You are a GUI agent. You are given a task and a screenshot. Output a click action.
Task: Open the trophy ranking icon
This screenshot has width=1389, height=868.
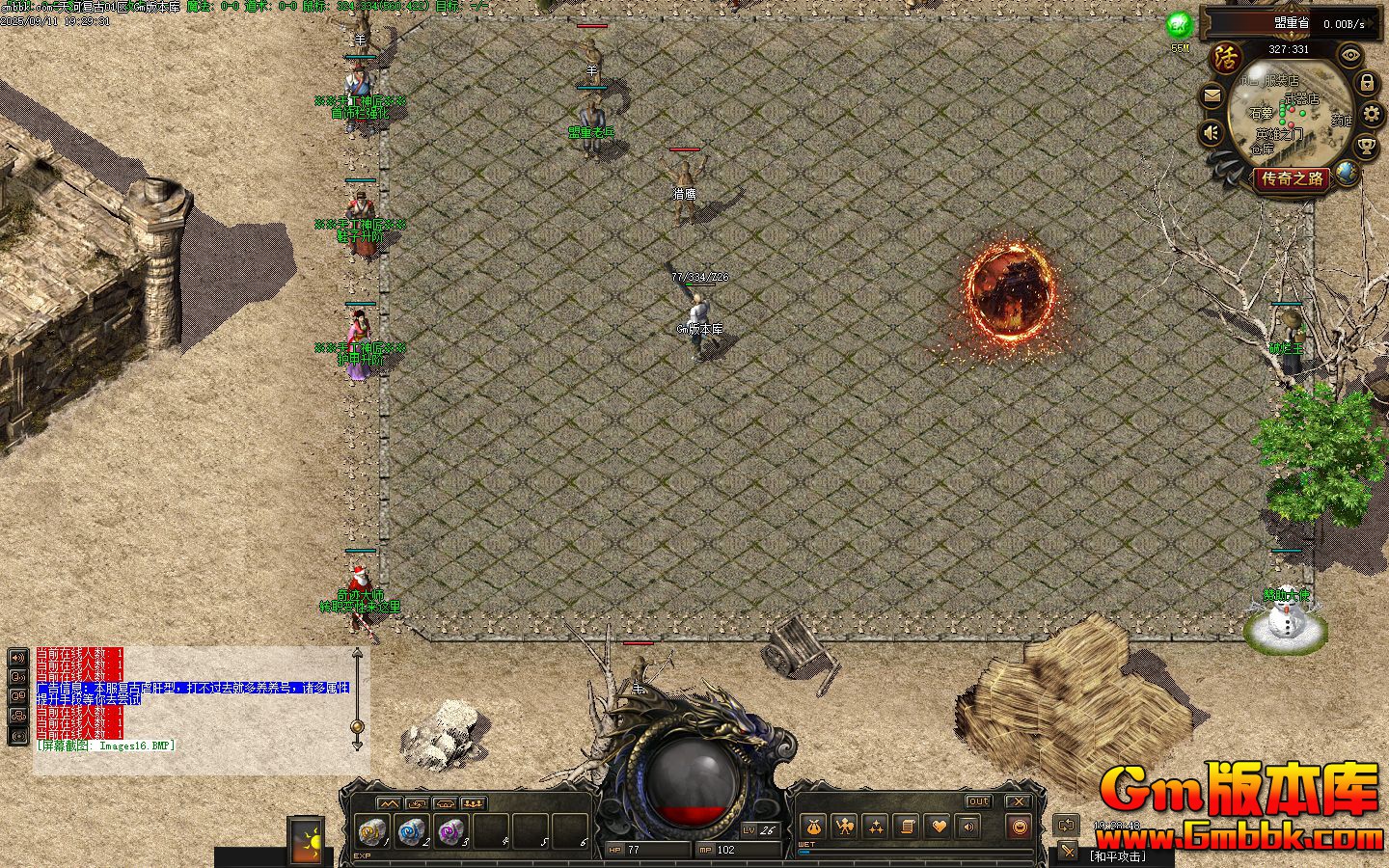(1366, 147)
